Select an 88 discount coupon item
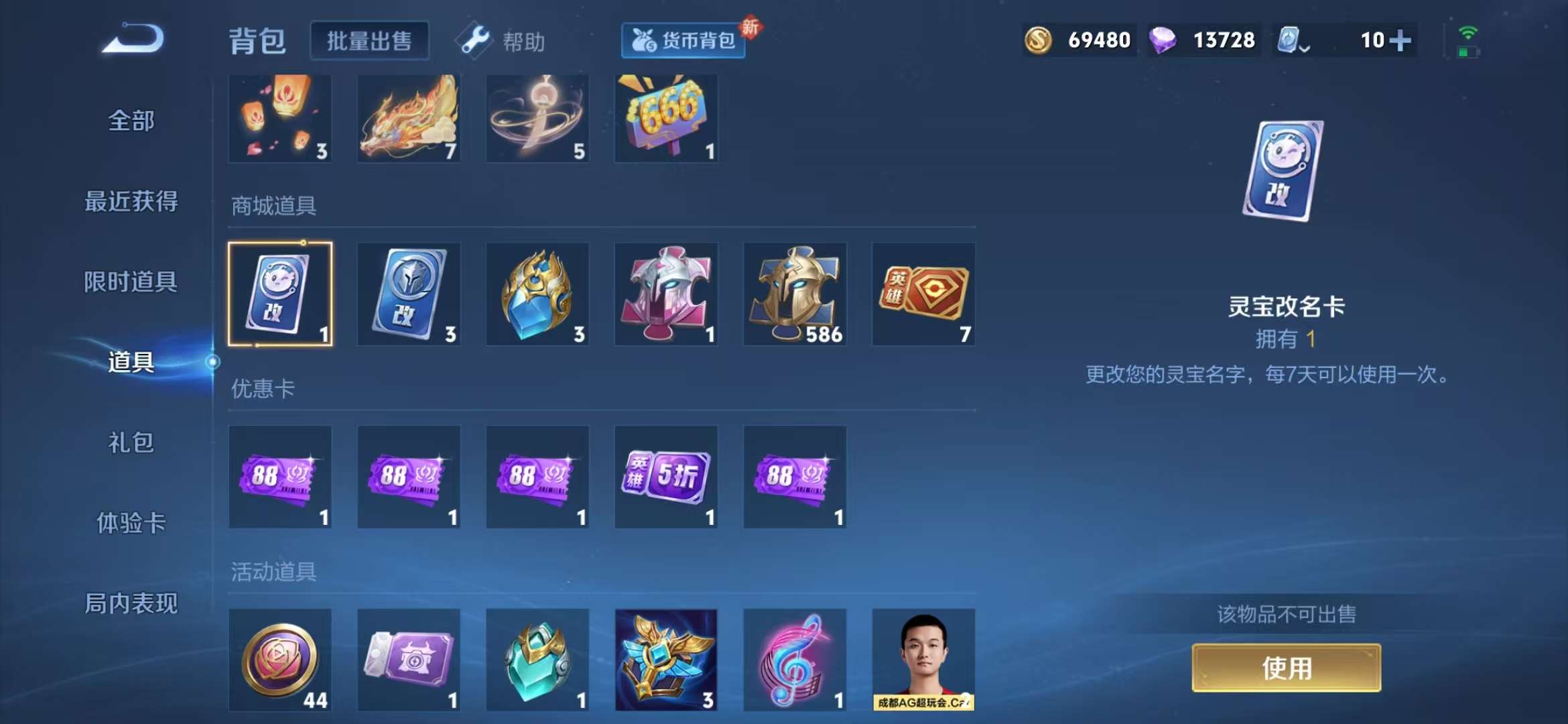This screenshot has width=1568, height=724. [x=279, y=477]
